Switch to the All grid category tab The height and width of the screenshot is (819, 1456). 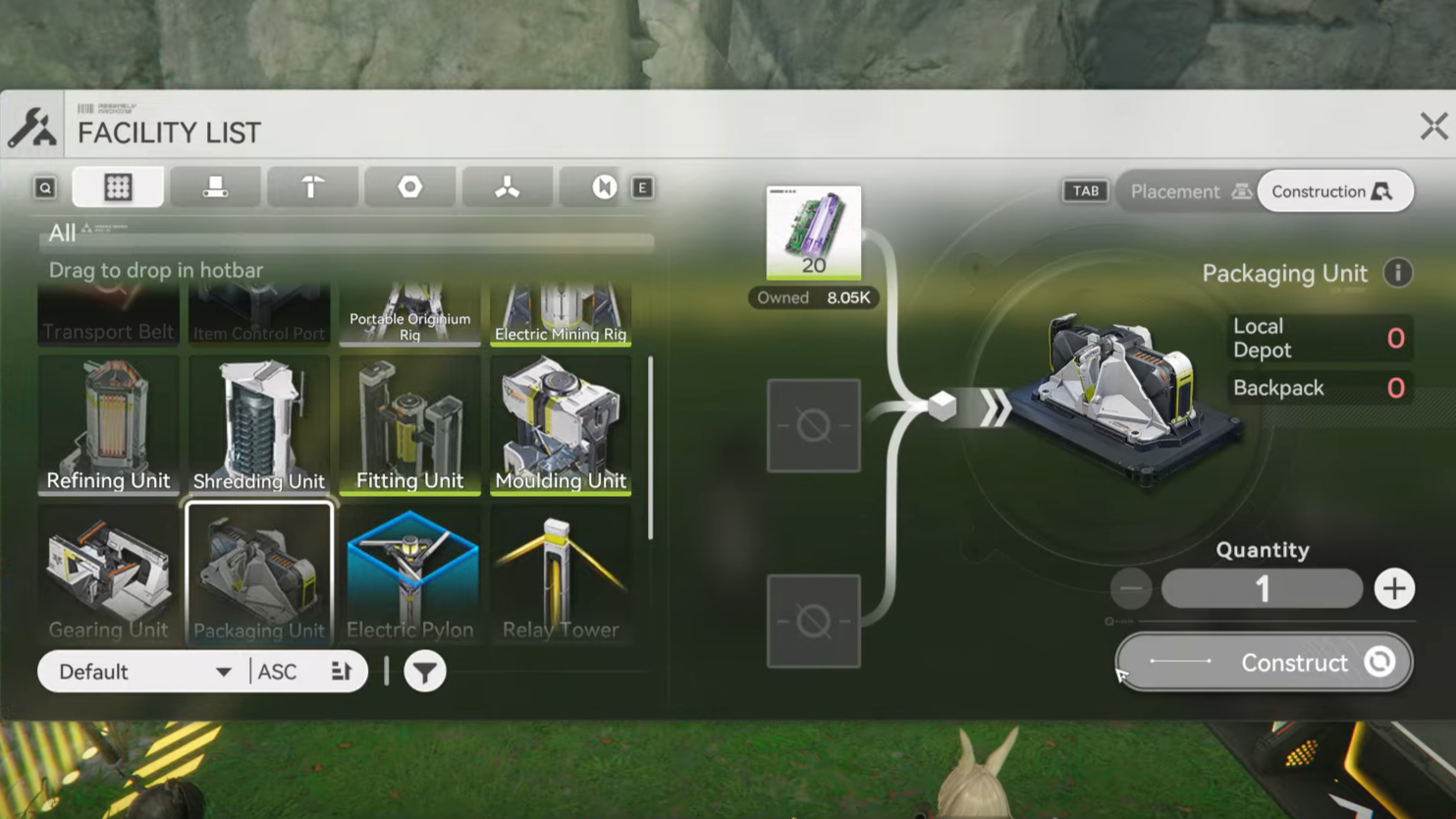[118, 188]
